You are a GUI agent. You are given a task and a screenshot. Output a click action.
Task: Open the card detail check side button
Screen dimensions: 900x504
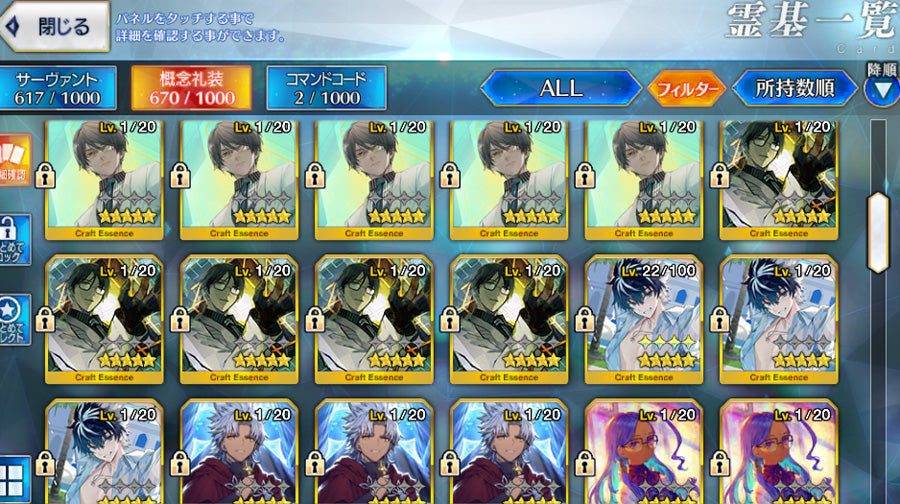point(15,162)
